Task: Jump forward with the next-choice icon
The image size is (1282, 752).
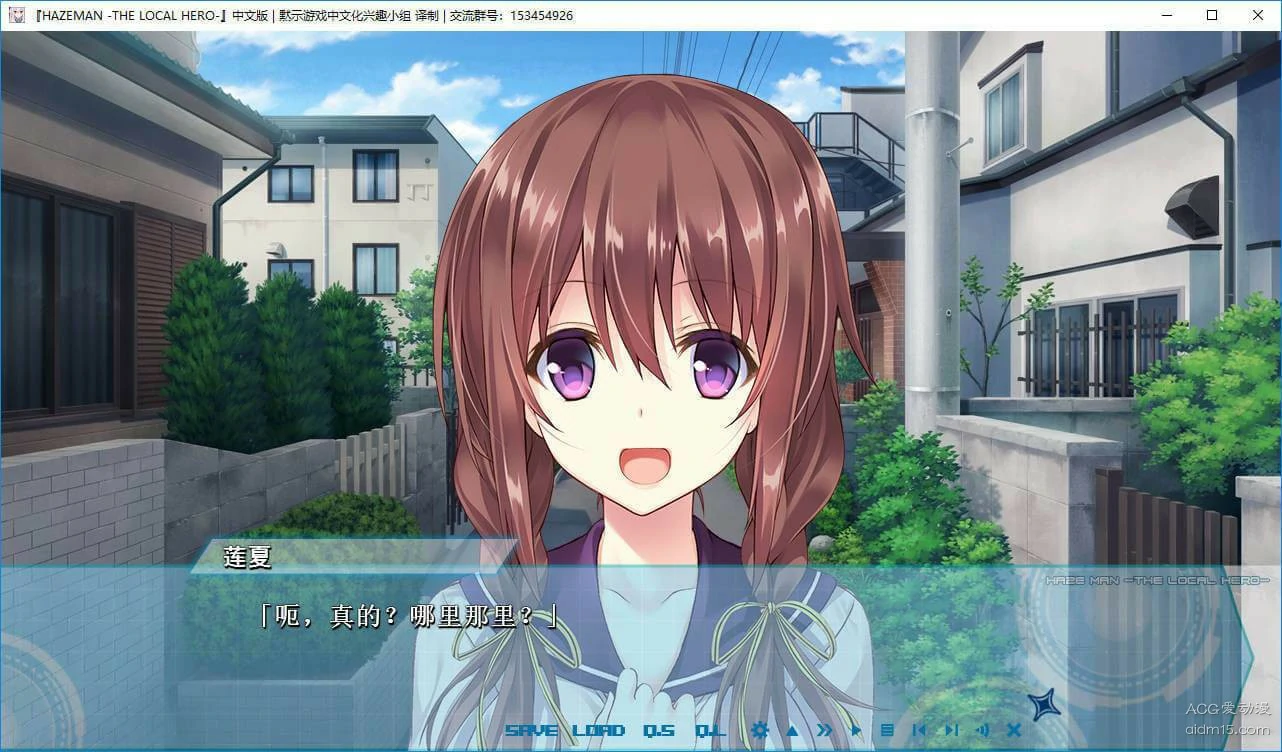Action: point(950,730)
